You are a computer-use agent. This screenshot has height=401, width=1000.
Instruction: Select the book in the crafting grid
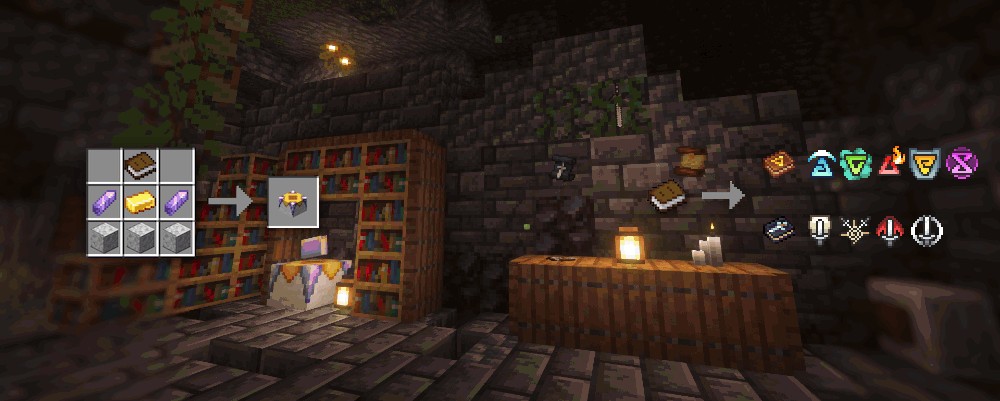click(x=141, y=164)
